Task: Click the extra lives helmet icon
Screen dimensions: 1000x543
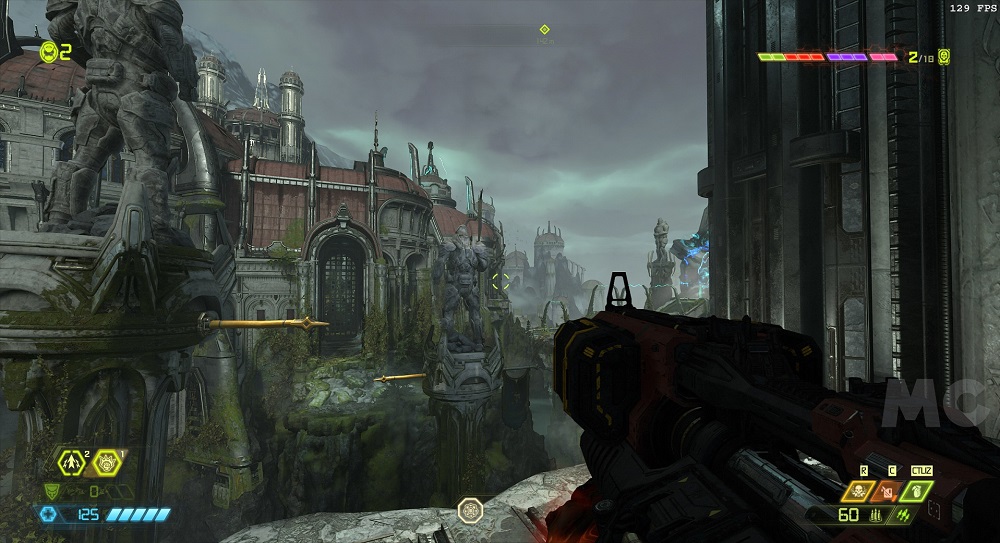Action: pos(48,52)
